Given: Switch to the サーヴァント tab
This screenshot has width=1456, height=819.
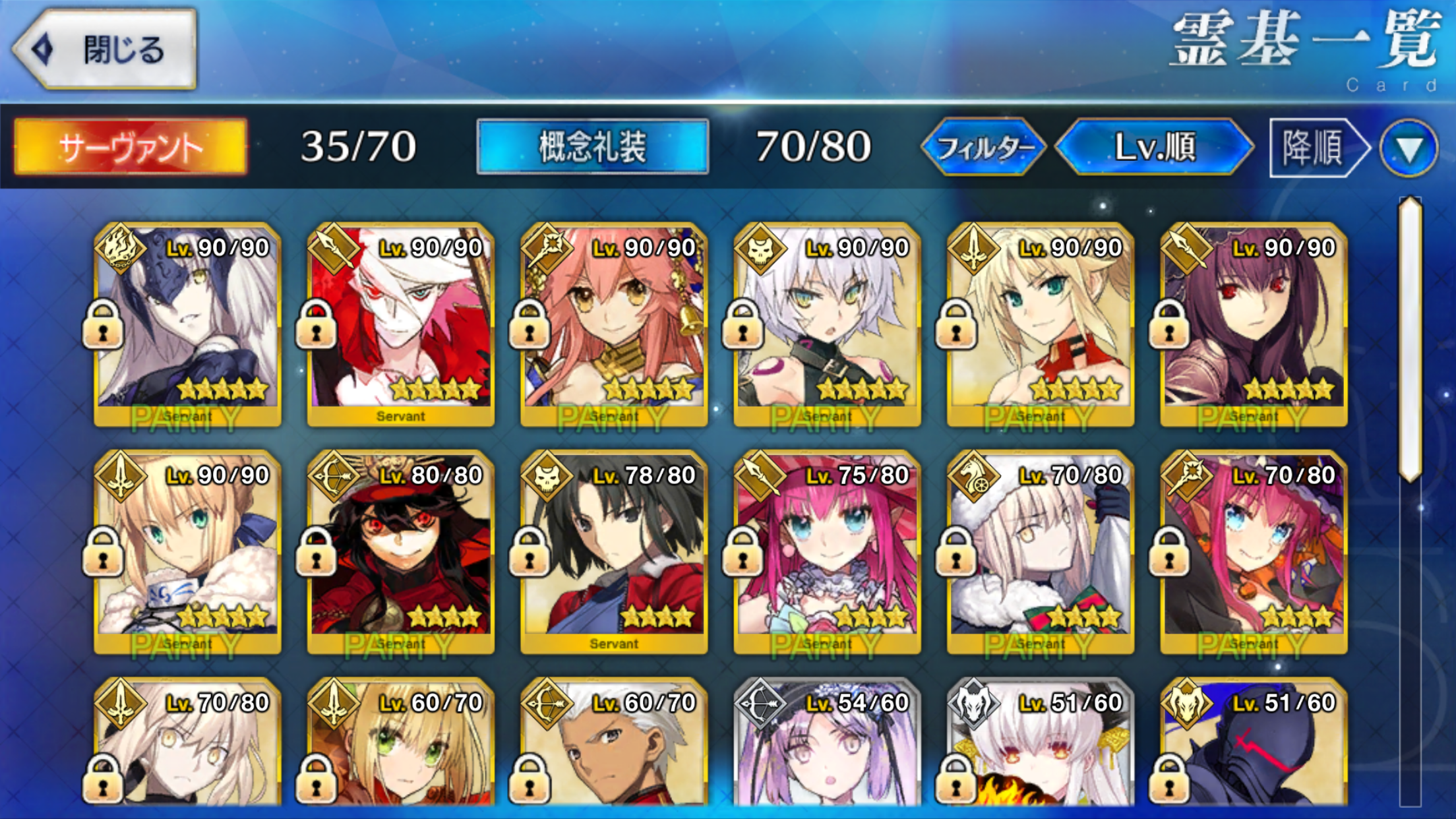Looking at the screenshot, I should tap(131, 146).
